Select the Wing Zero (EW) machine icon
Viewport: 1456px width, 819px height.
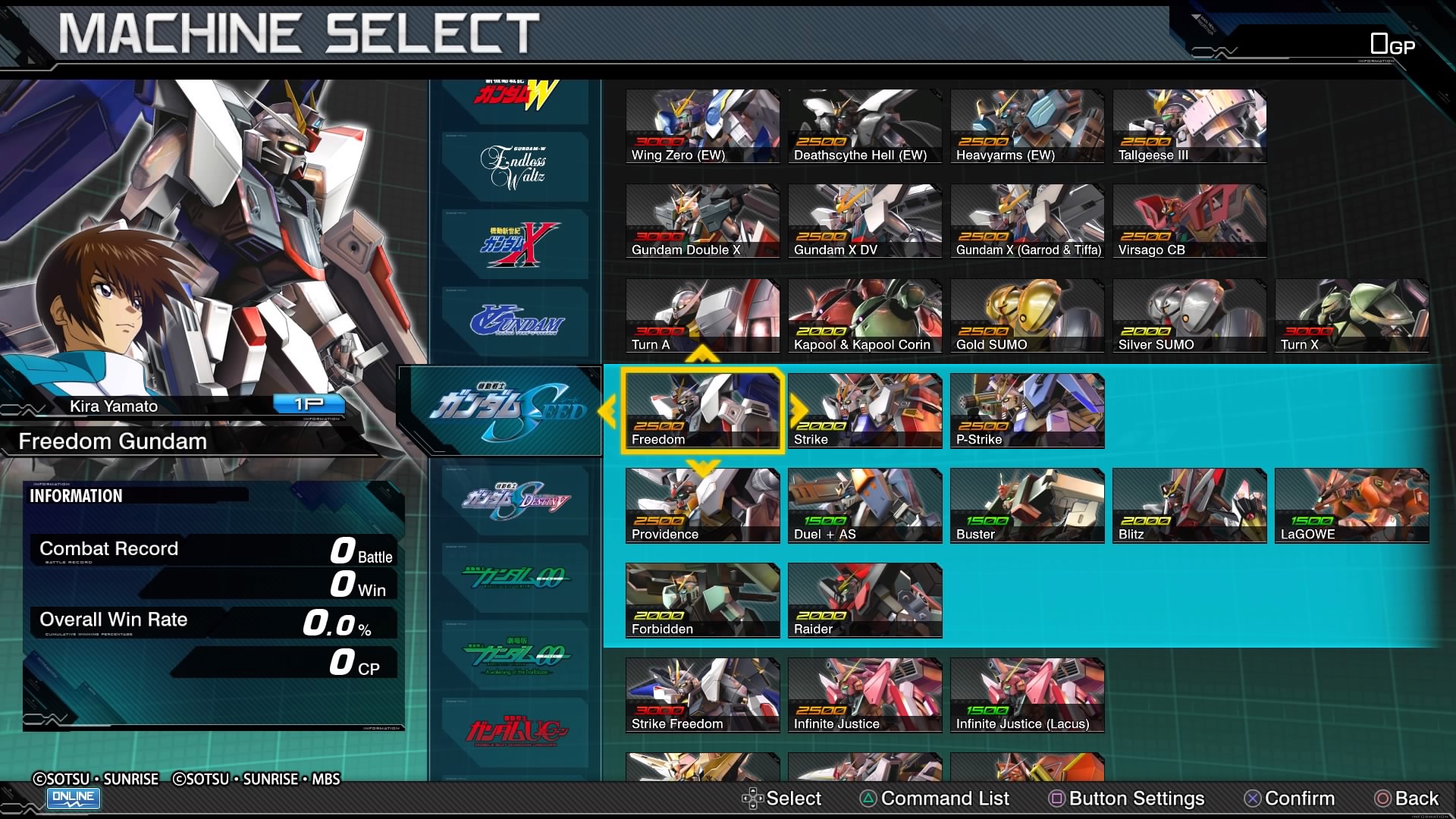point(702,126)
